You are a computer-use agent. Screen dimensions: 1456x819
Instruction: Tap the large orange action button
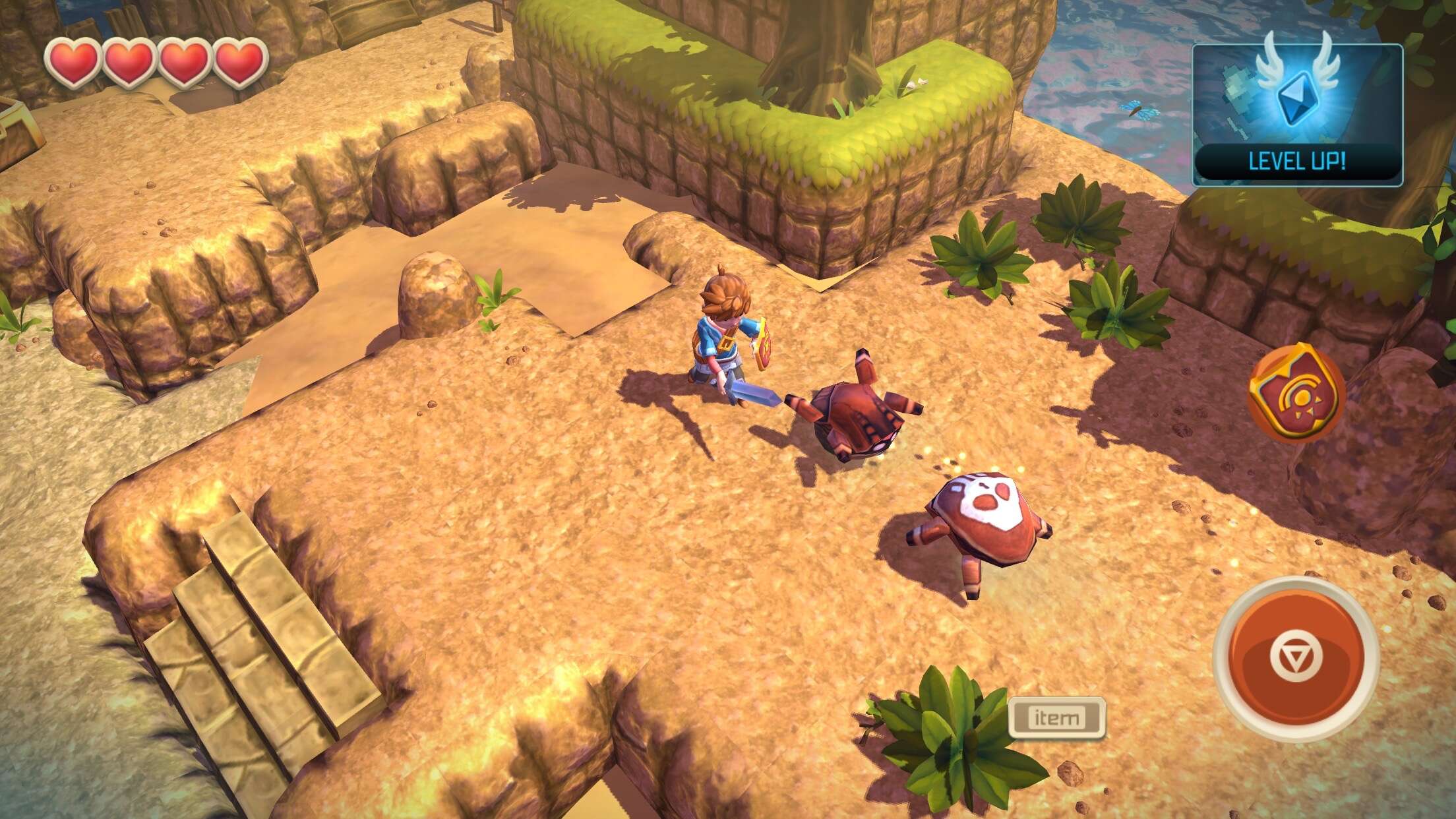pyautogui.click(x=1296, y=658)
